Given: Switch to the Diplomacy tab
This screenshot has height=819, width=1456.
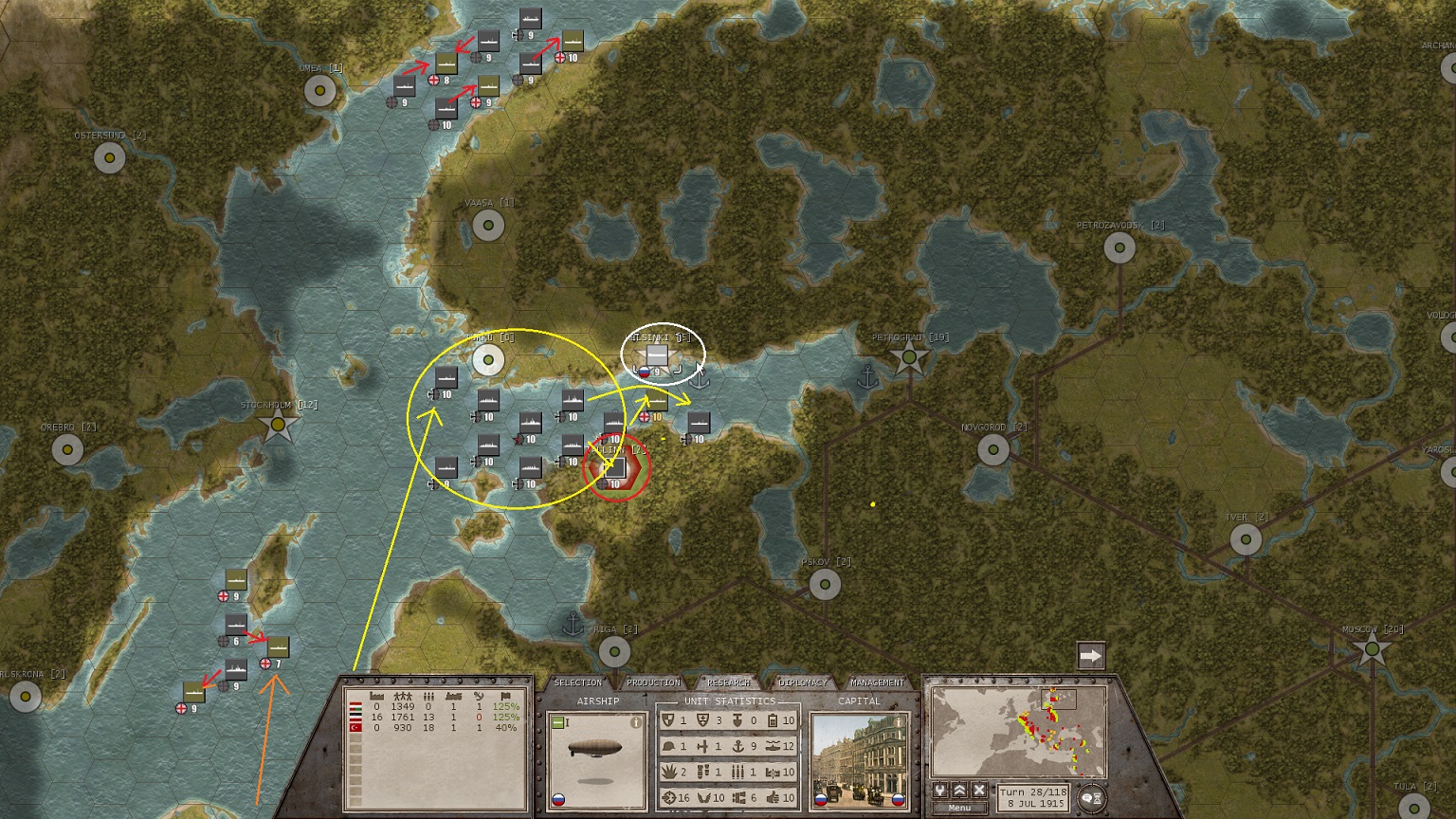Looking at the screenshot, I should coord(803,682).
